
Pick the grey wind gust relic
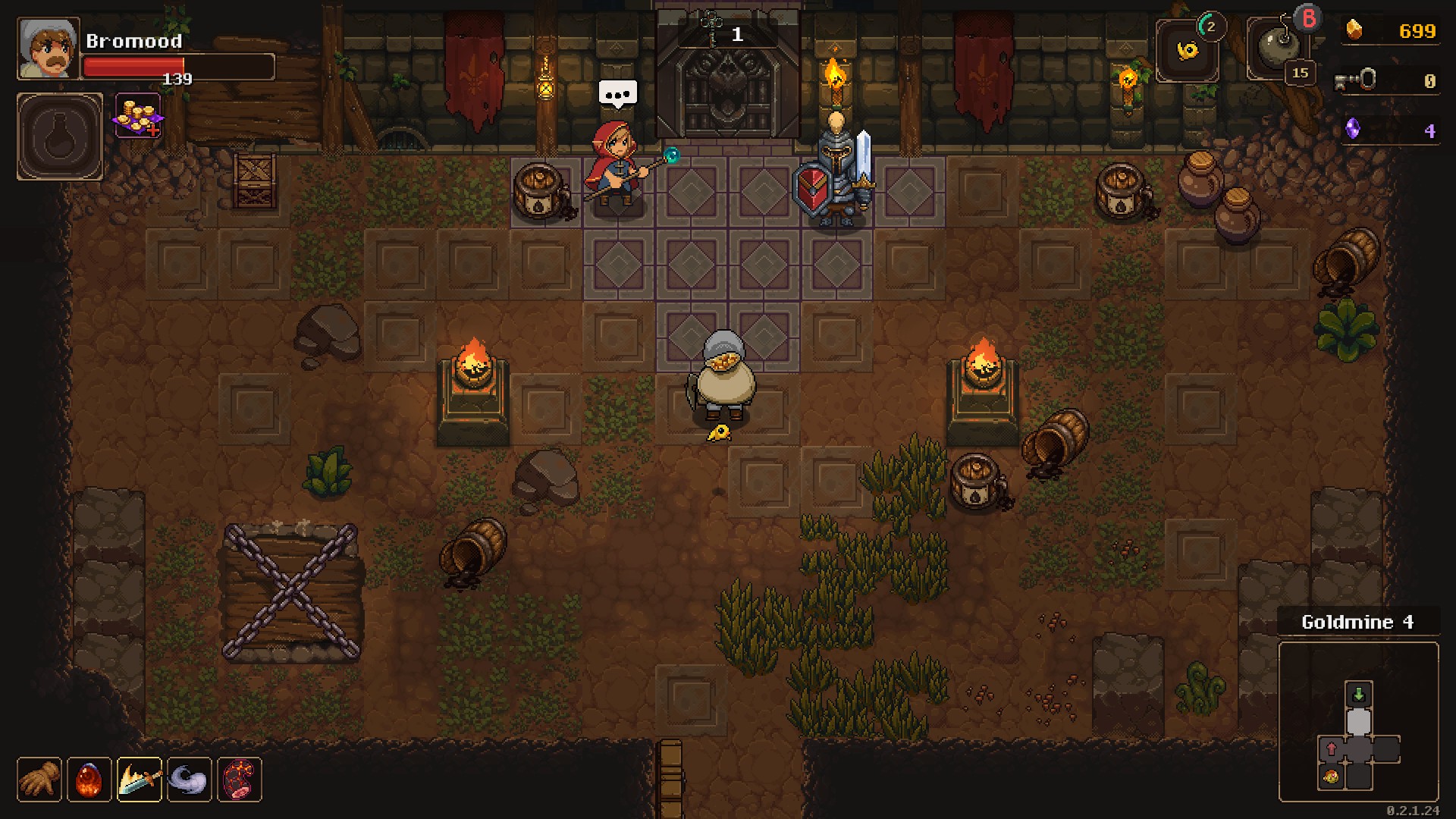click(190, 779)
